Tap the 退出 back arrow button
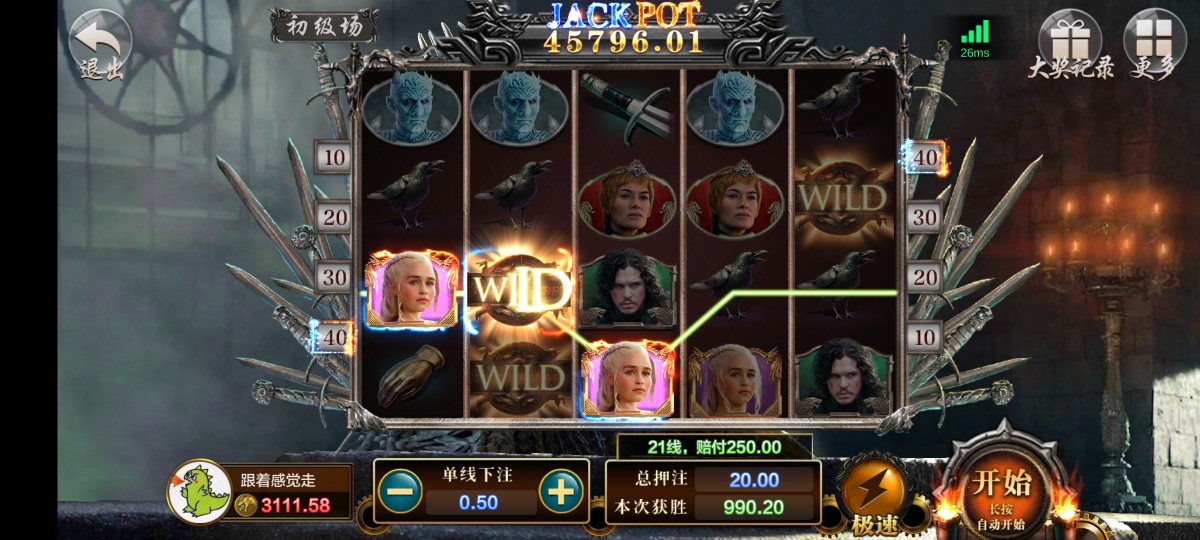 [x=101, y=44]
